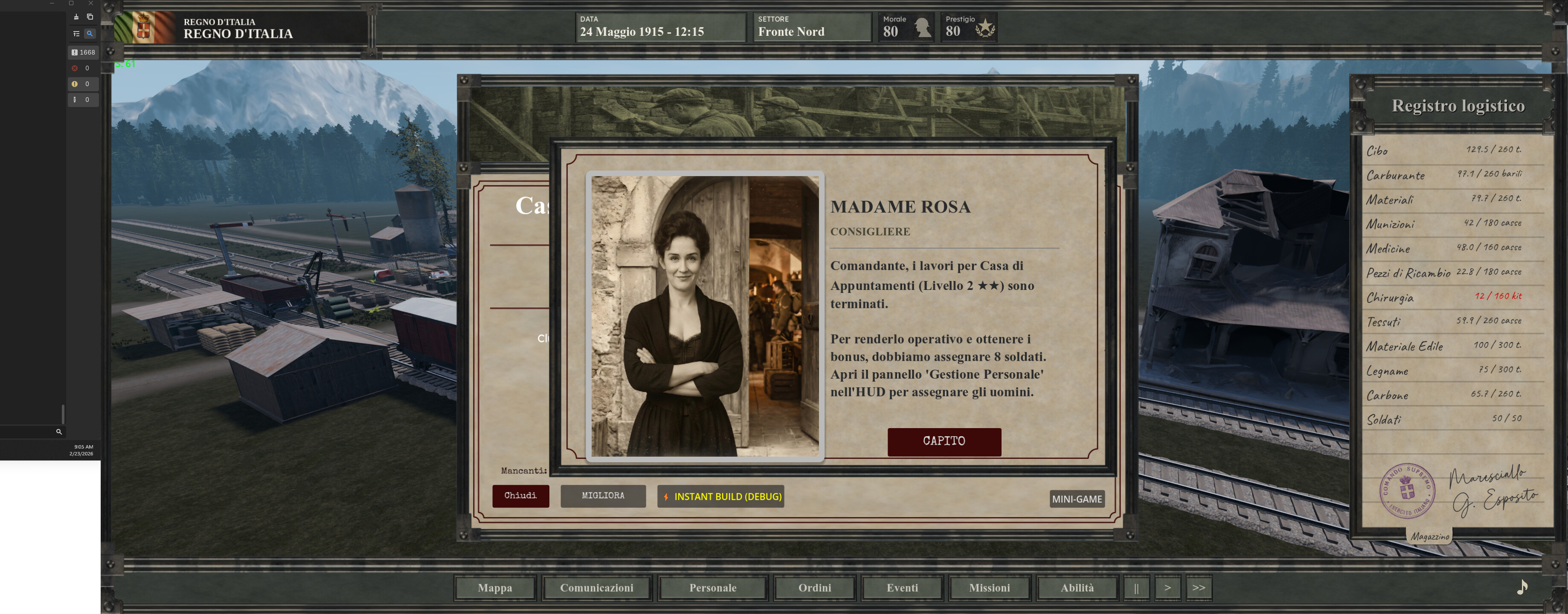The height and width of the screenshot is (614, 1568).
Task: Pause the game with the || button
Action: 1136,588
